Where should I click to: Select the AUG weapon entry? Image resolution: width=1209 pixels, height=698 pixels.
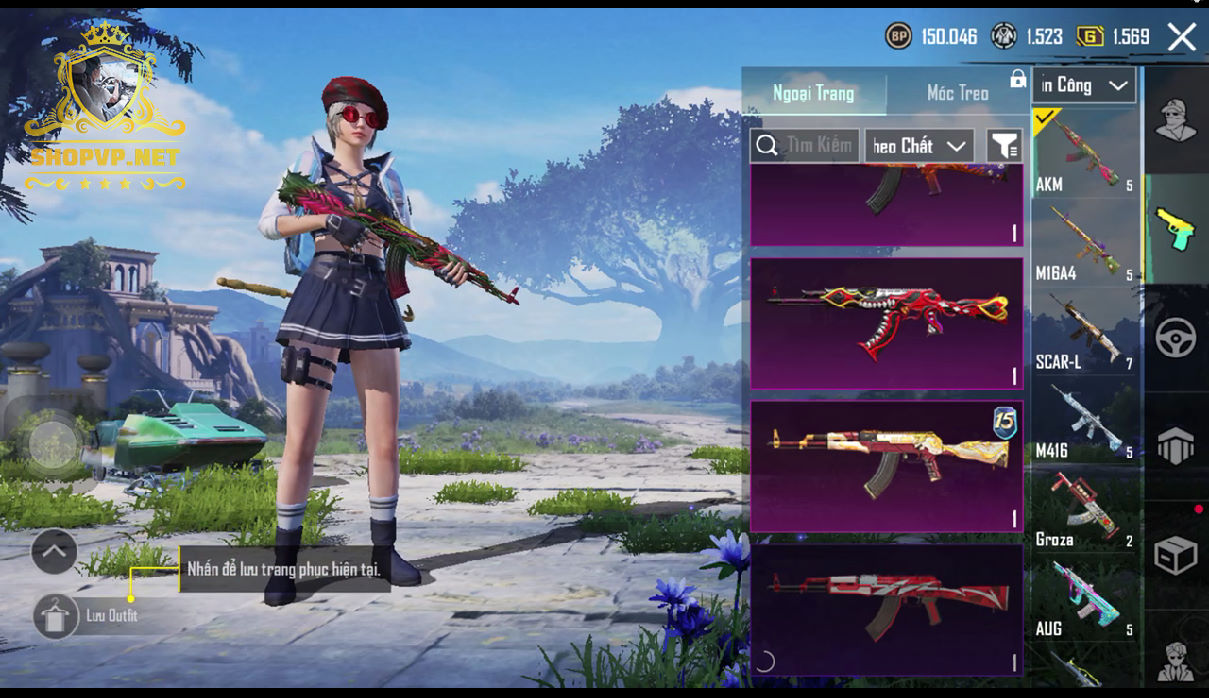click(x=1084, y=598)
